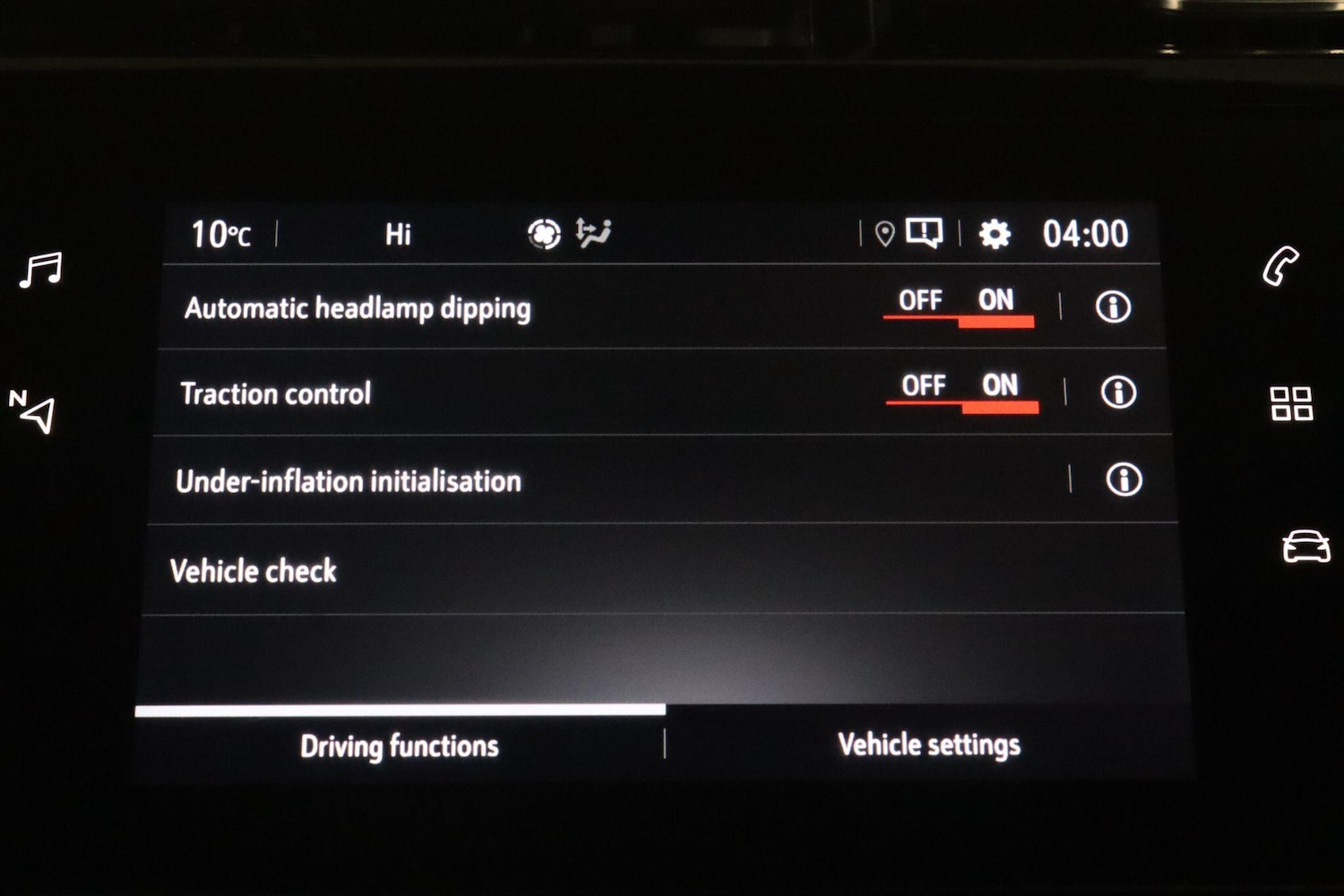Viewport: 1344px width, 896px height.
Task: Switch to the Vehicle settings tab
Action: click(x=927, y=744)
